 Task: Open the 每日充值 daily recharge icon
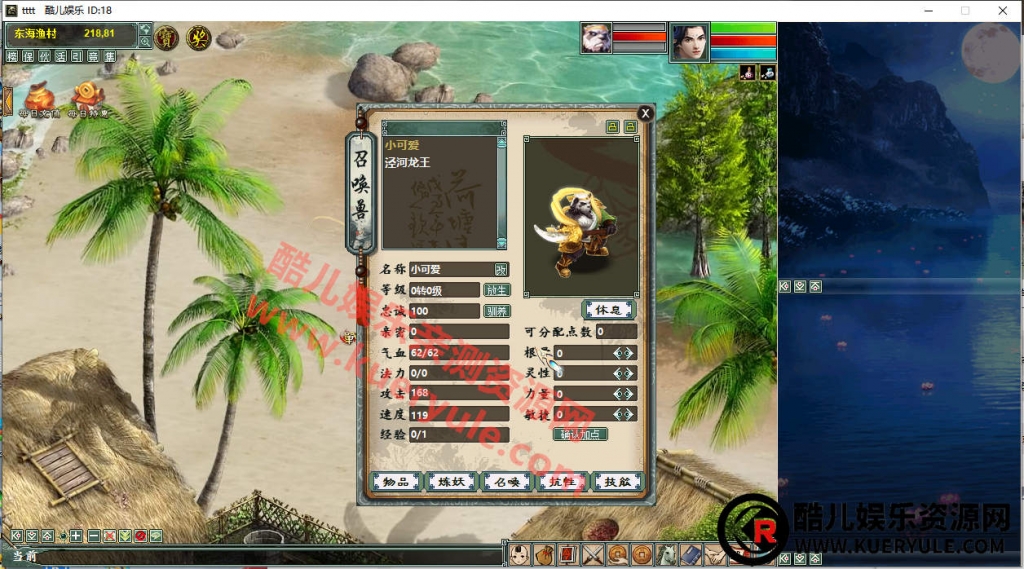(40, 99)
